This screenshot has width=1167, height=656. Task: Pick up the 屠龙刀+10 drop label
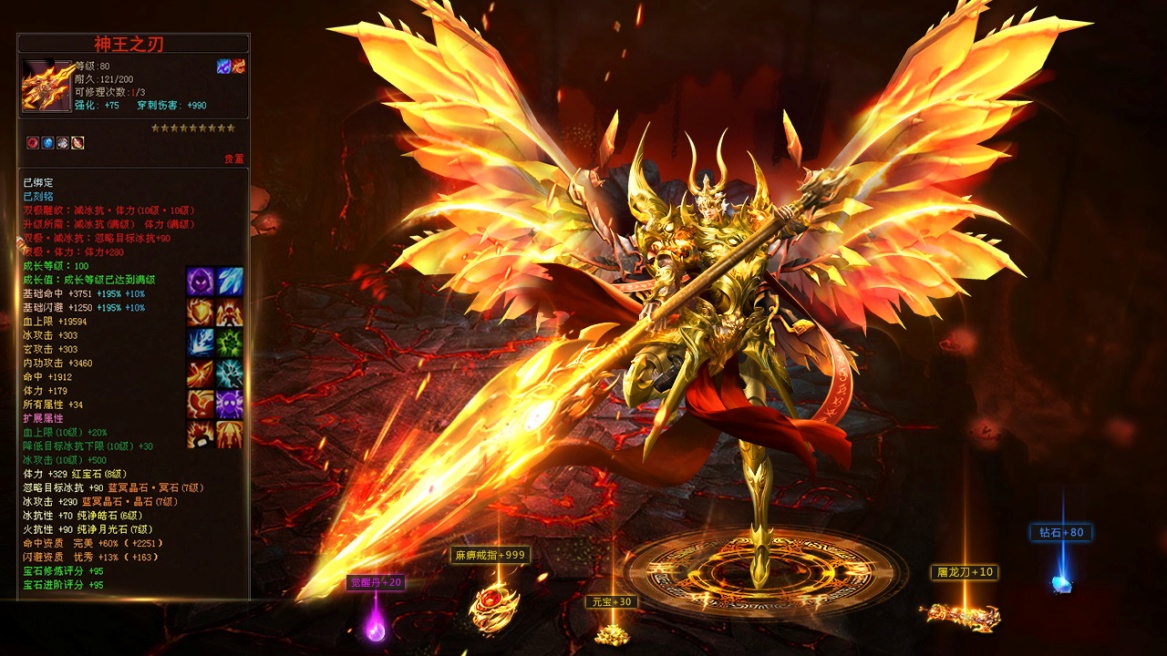coord(966,572)
